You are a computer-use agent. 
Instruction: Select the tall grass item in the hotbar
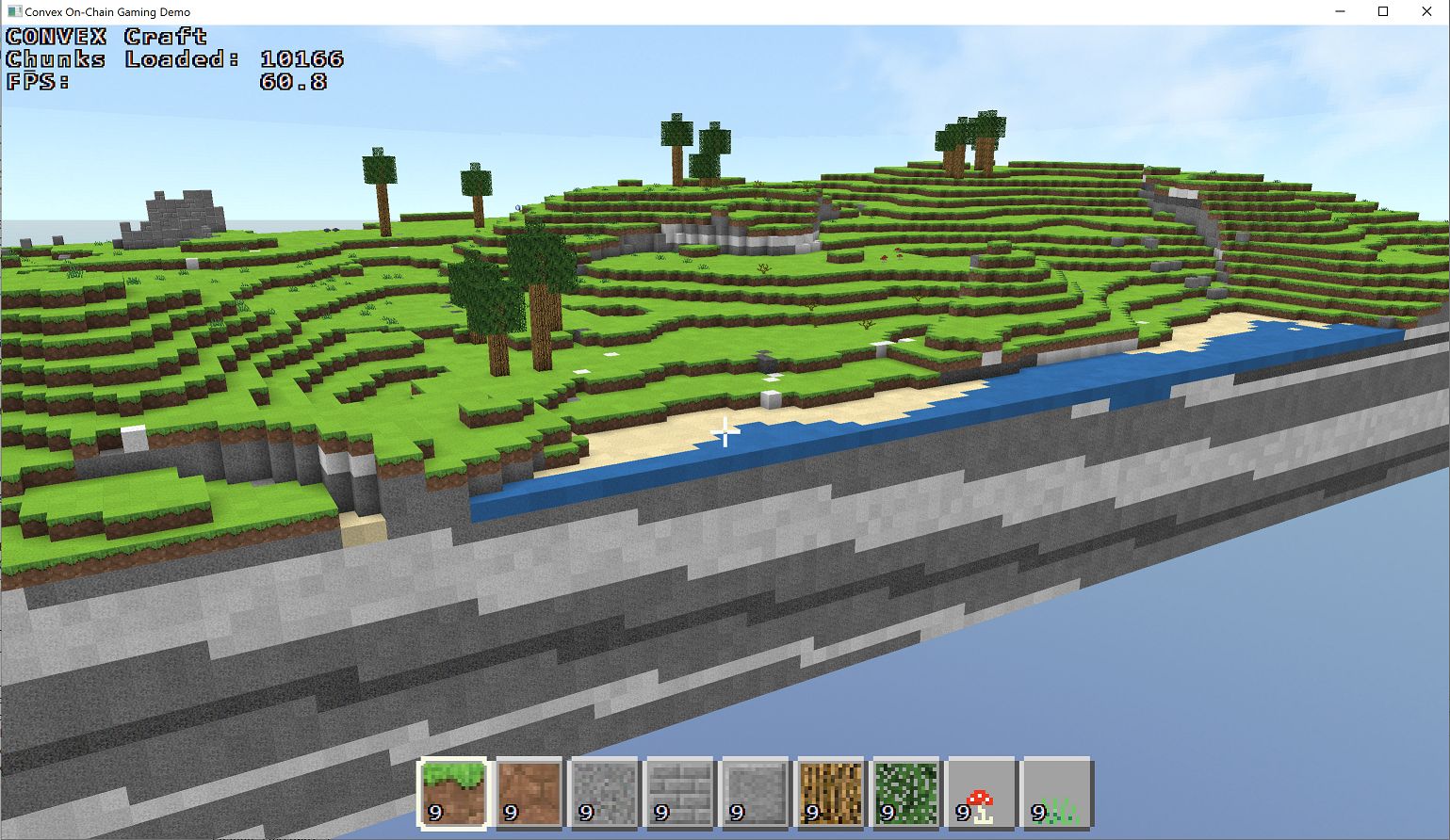[1055, 791]
